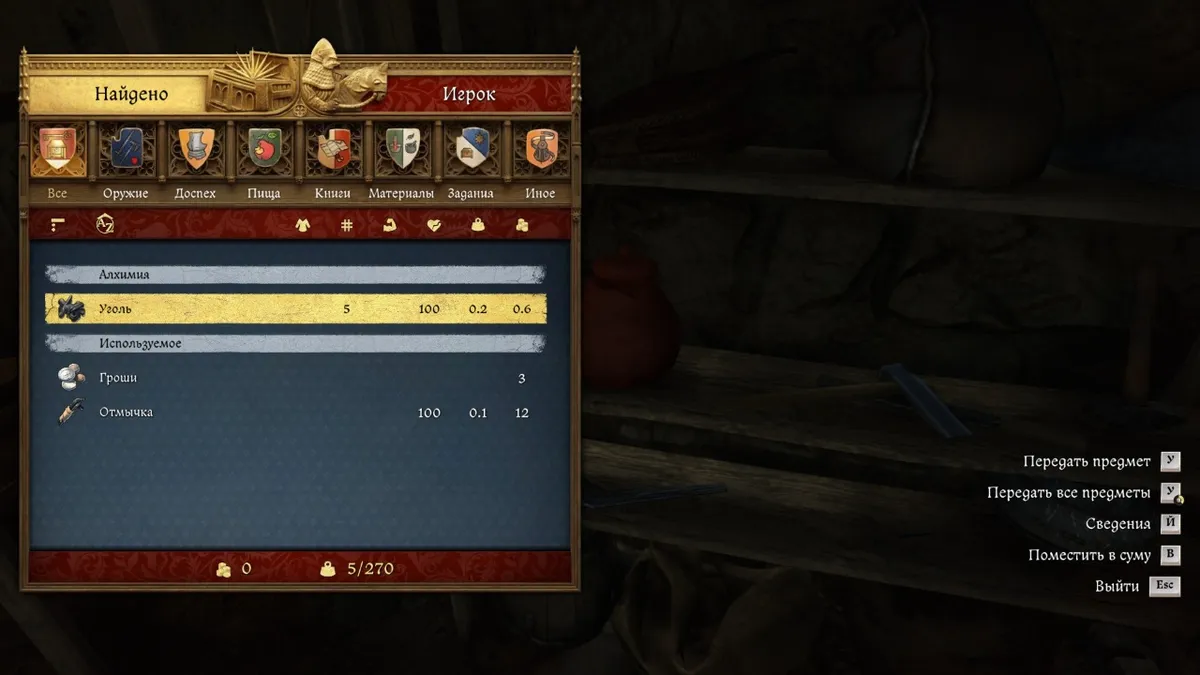Open the Доспех category
The width and height of the screenshot is (1200, 675).
(x=195, y=149)
